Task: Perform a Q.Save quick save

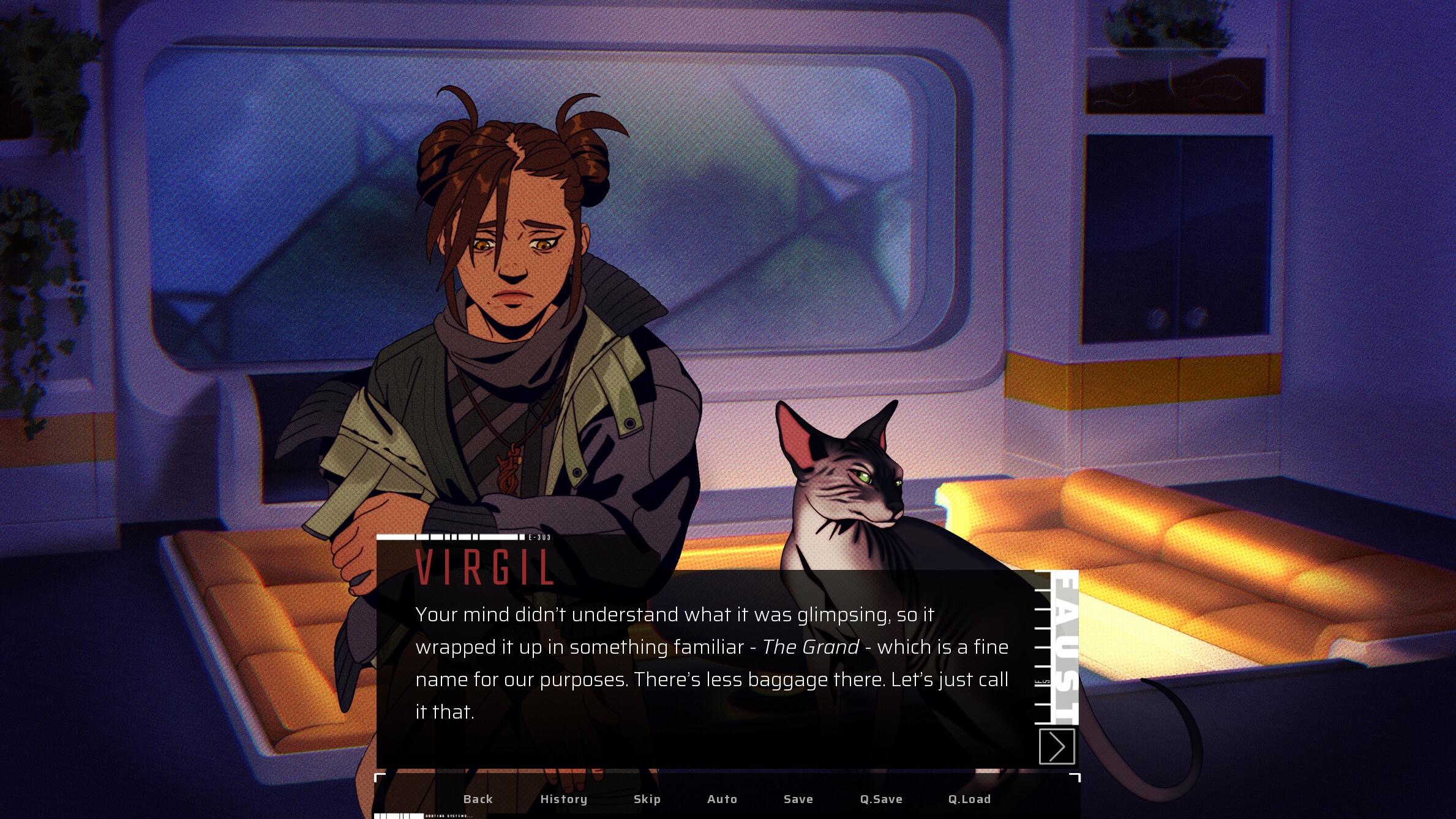Action: click(882, 799)
